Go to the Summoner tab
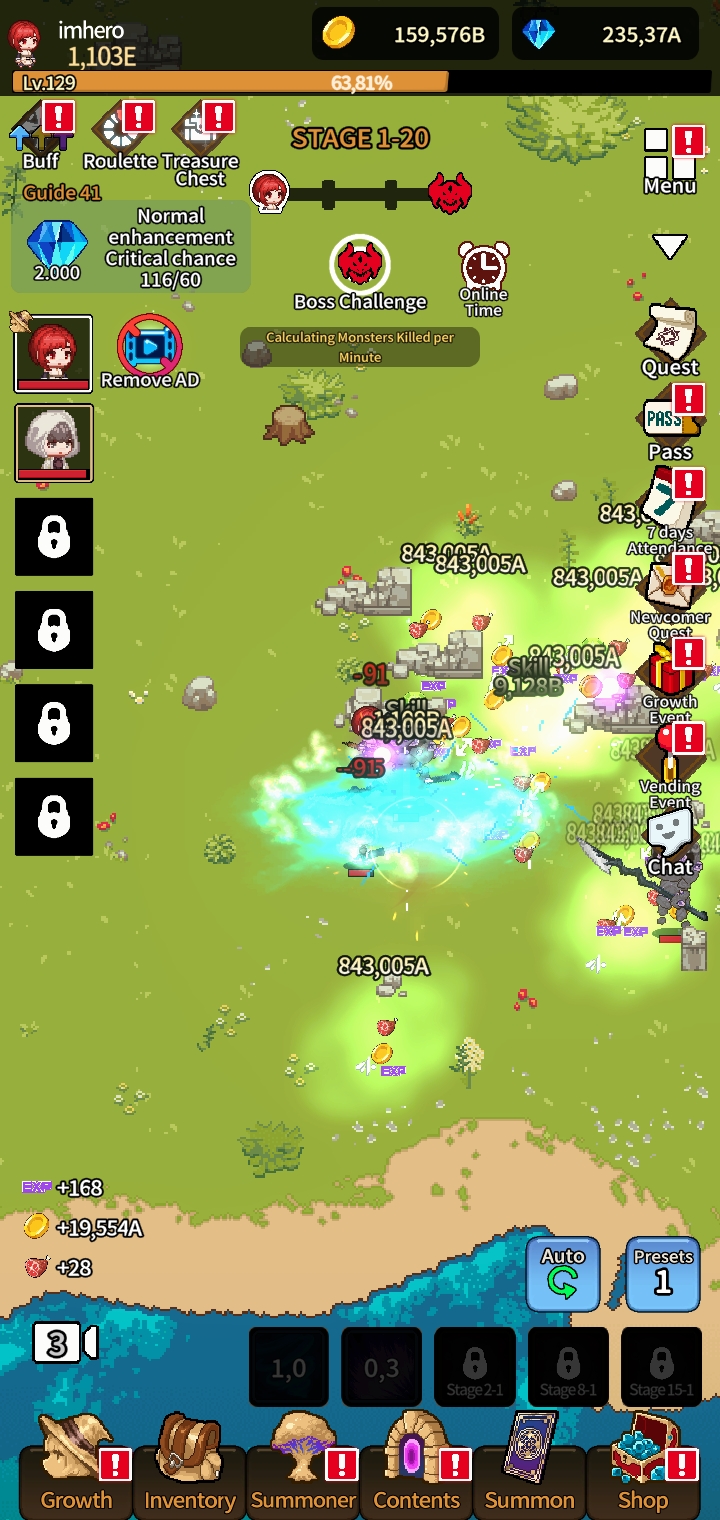 tap(303, 1476)
